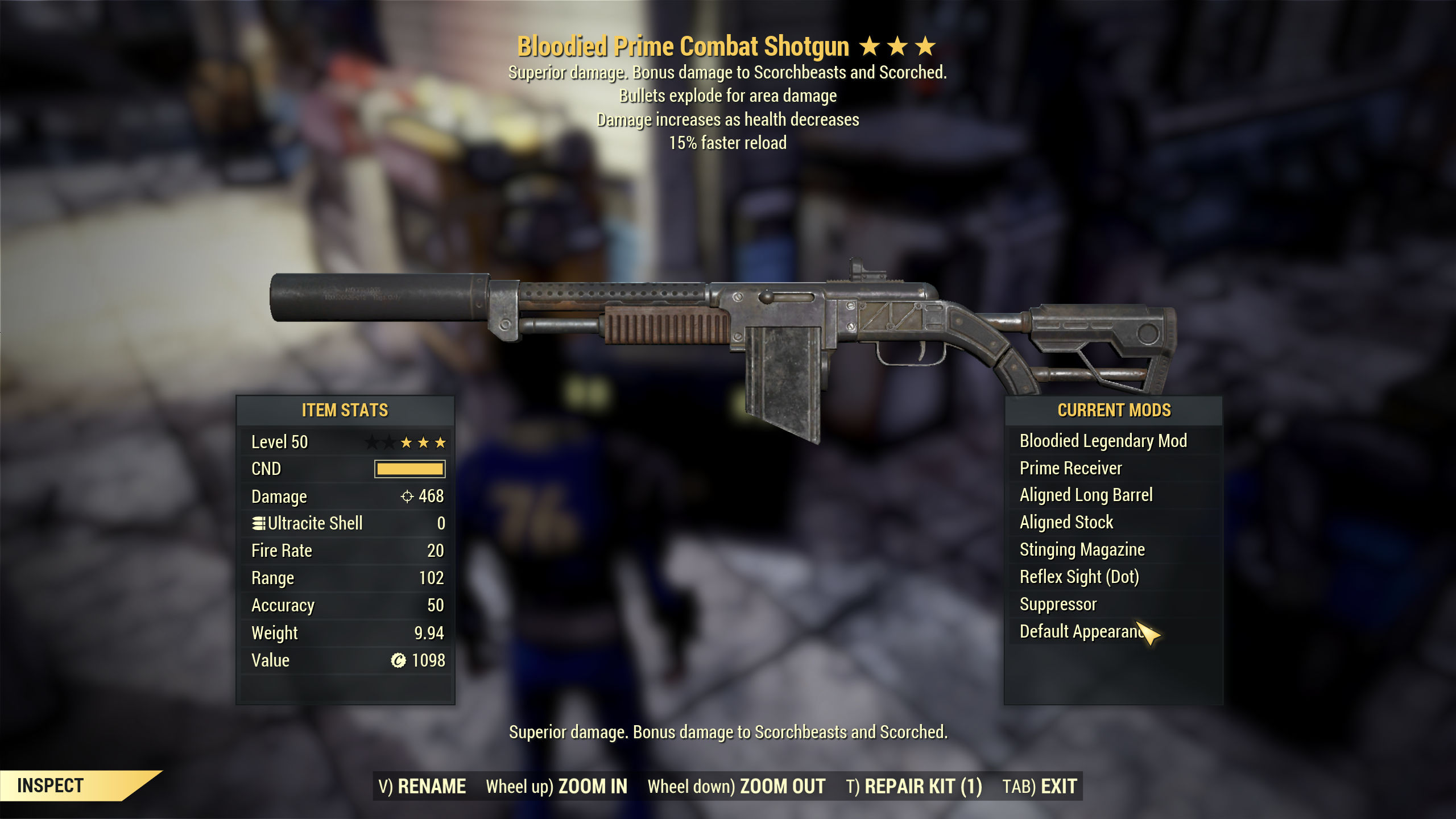Image resolution: width=1456 pixels, height=819 pixels.
Task: Toggle the Suppressor mod
Action: [x=1059, y=604]
